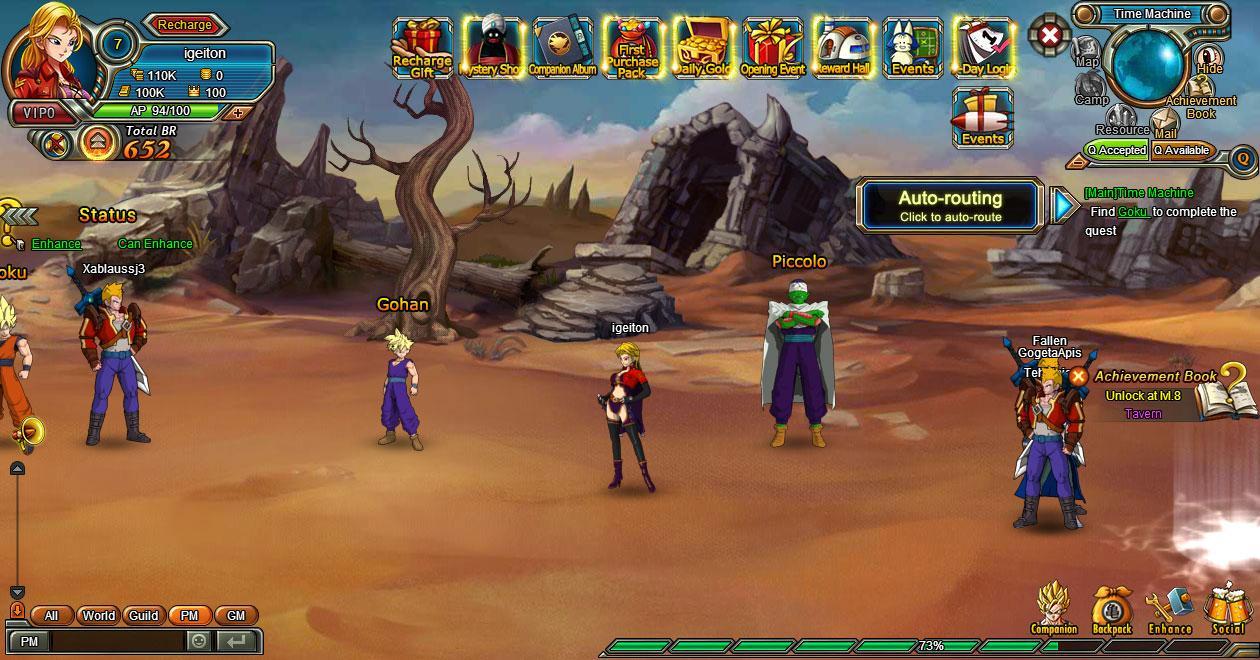Open the Backpack
This screenshot has height=660, width=1260.
point(1112,608)
